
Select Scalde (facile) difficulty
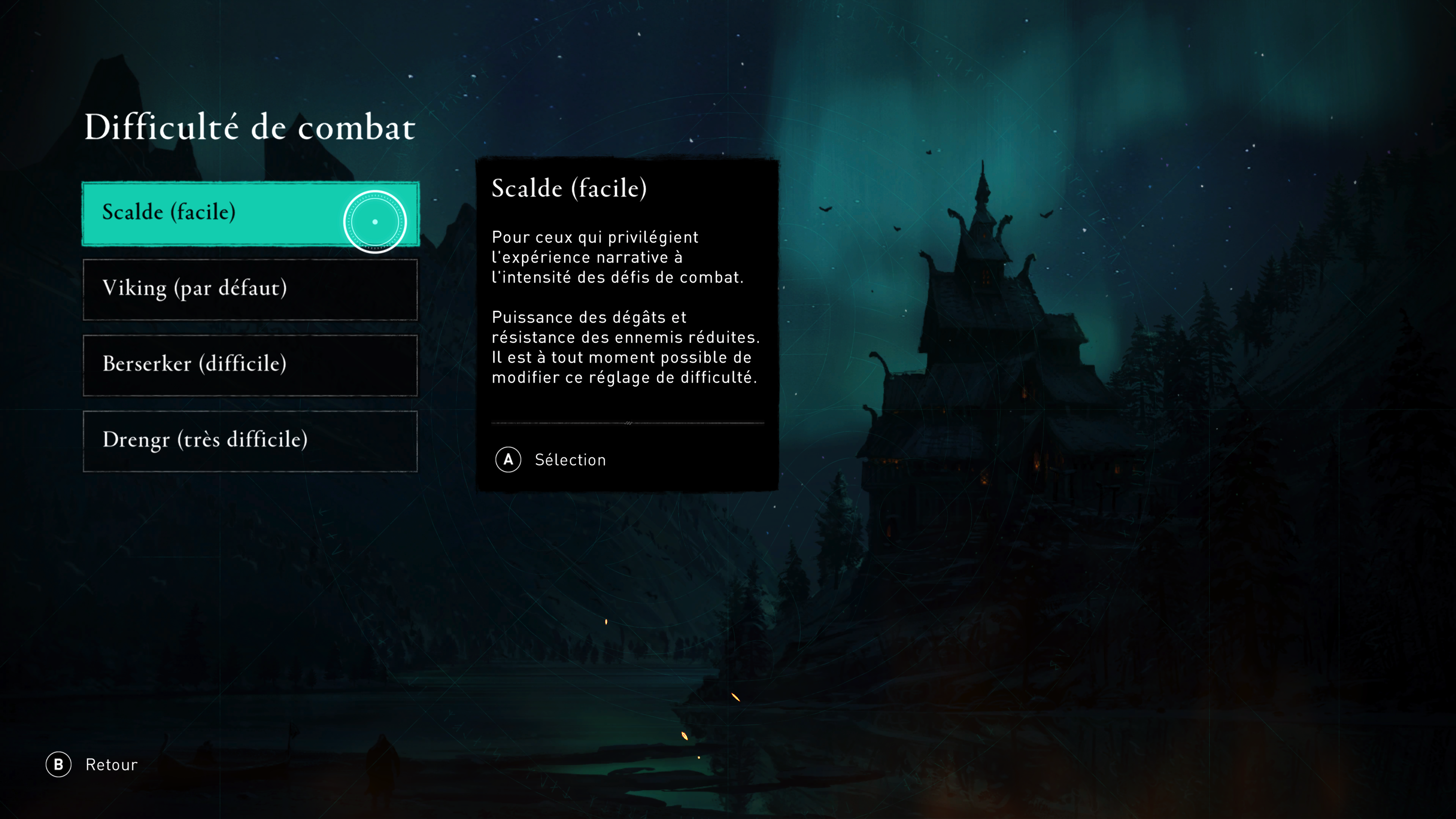pos(250,213)
